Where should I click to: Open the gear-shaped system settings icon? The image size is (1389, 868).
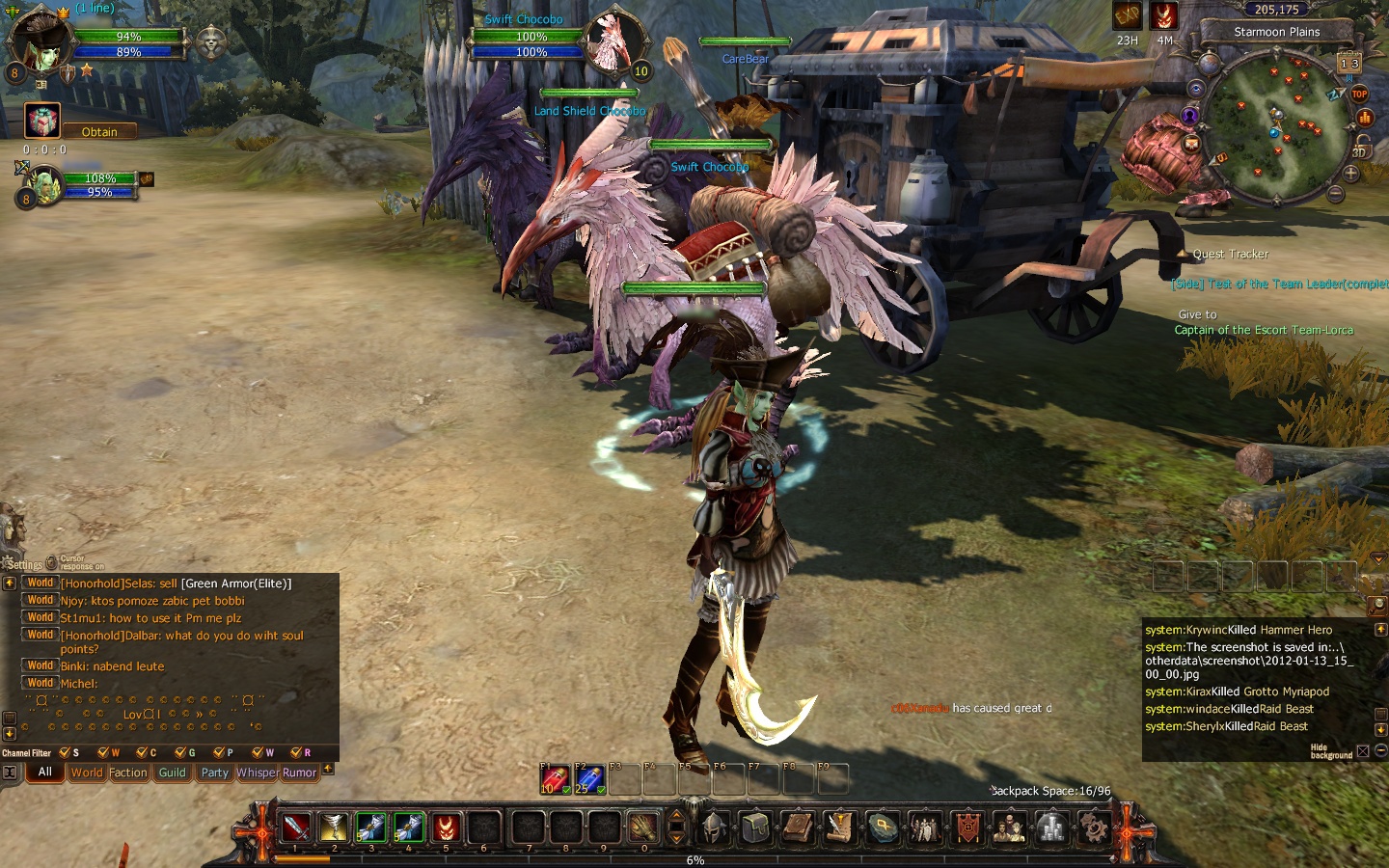coord(1093,827)
